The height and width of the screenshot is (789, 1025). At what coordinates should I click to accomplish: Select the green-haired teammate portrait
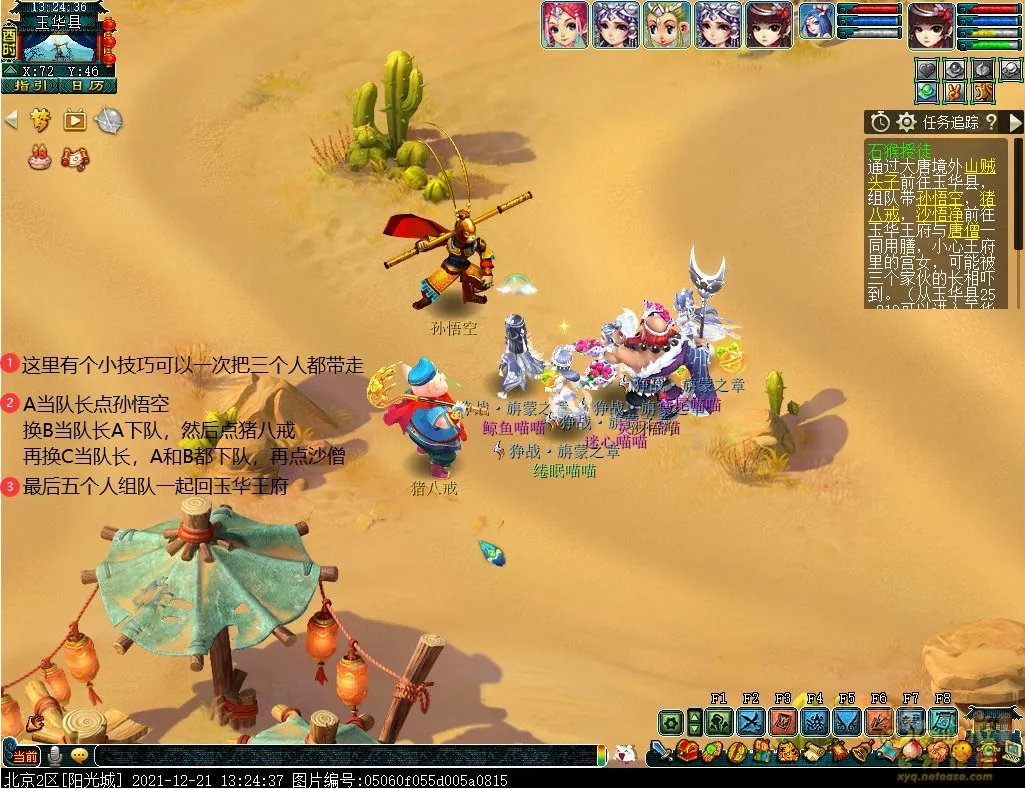(x=667, y=25)
